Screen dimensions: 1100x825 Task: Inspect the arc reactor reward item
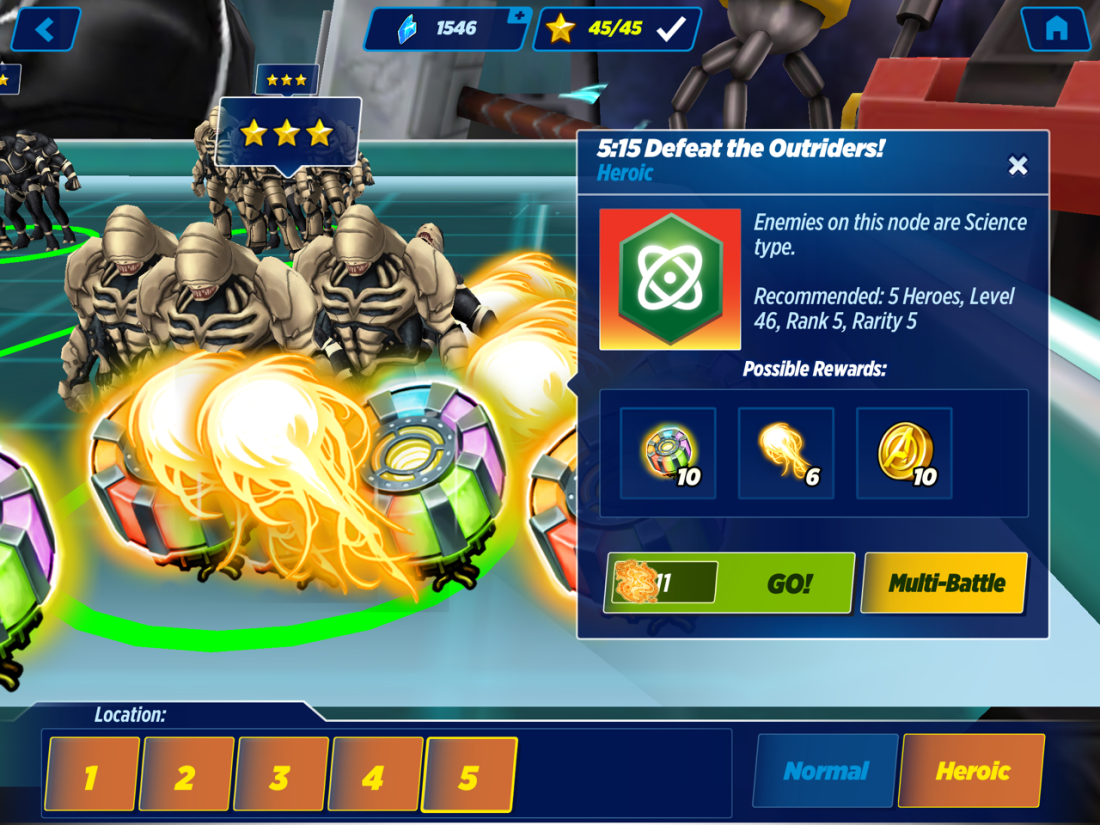(x=668, y=453)
